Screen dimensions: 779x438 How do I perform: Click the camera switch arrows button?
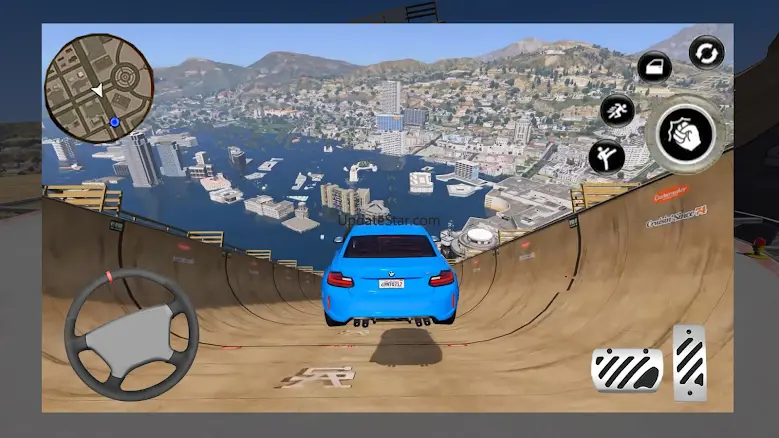[x=706, y=52]
